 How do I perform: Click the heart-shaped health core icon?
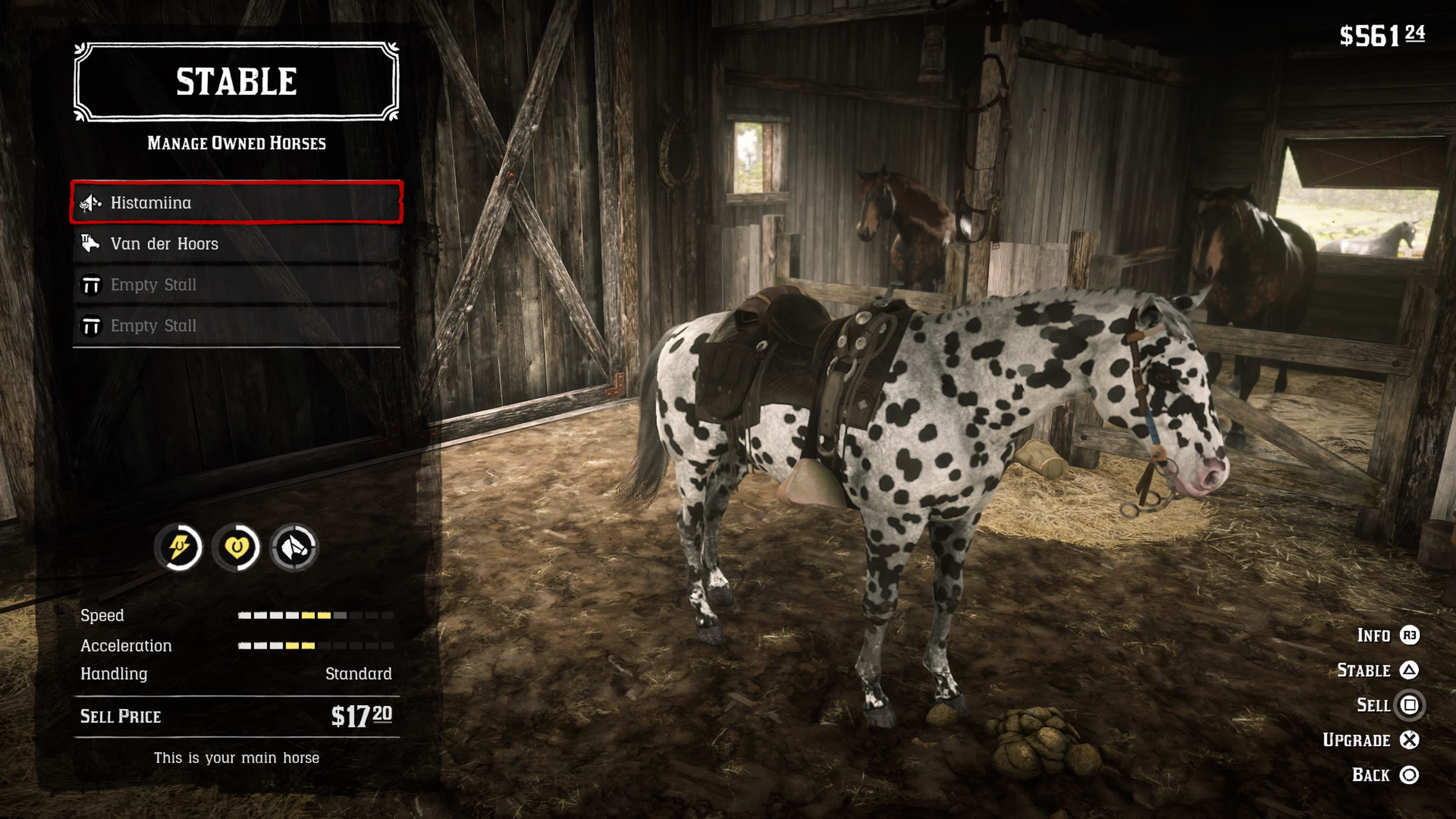click(x=237, y=547)
